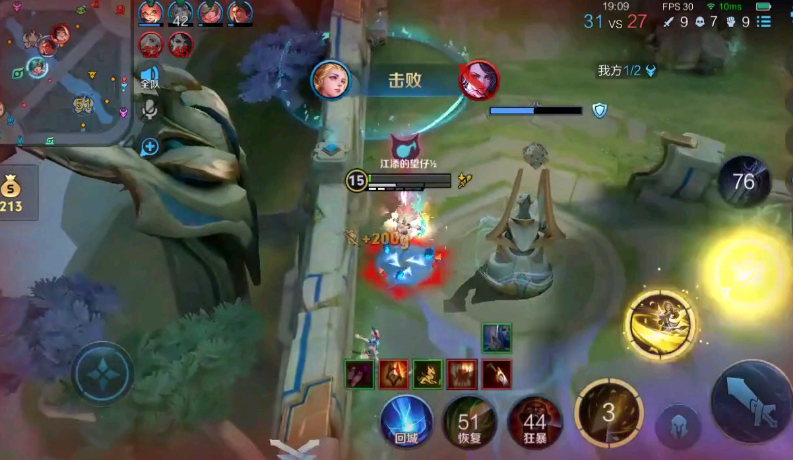
Task: Tap the minimap to view the battlefield
Action: [x=64, y=70]
